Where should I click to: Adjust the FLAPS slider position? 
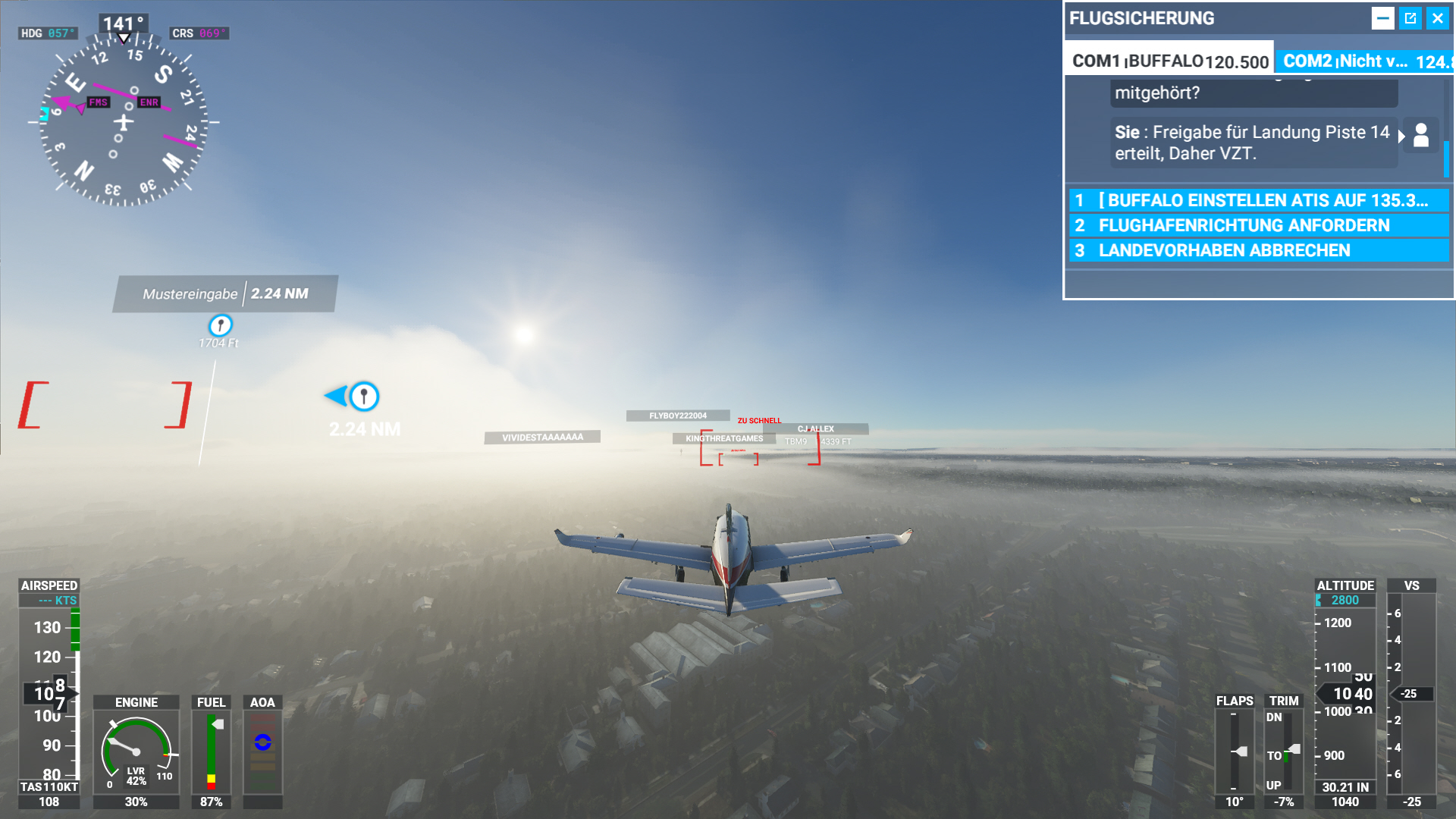[1241, 752]
